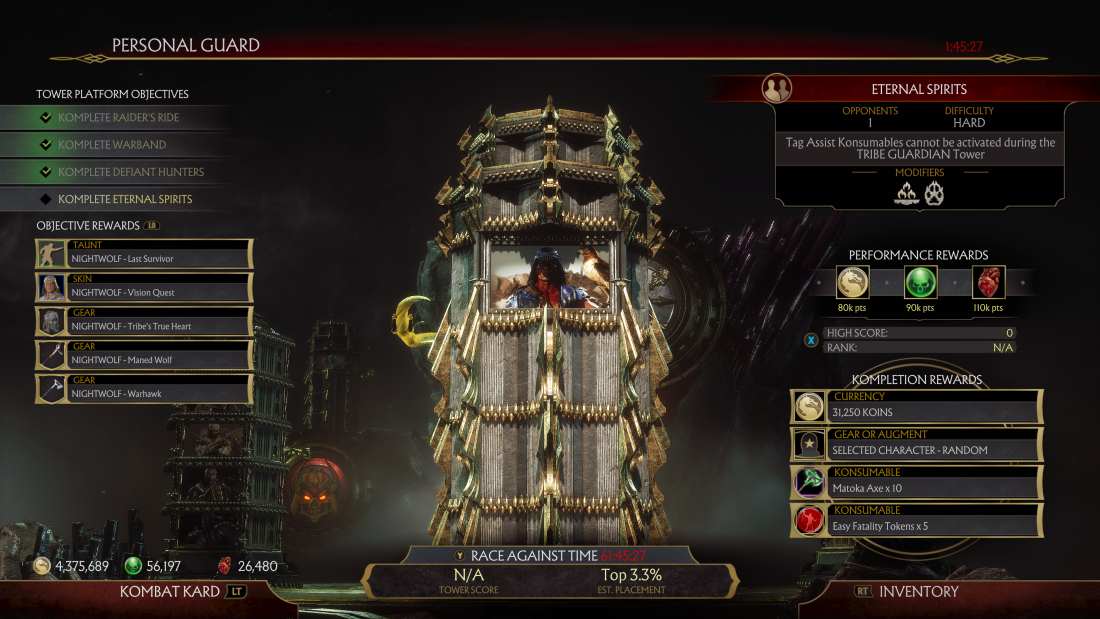Choose the Matoka Axe konsumable reward
Image resolution: width=1100 pixels, height=619 pixels.
(917, 483)
